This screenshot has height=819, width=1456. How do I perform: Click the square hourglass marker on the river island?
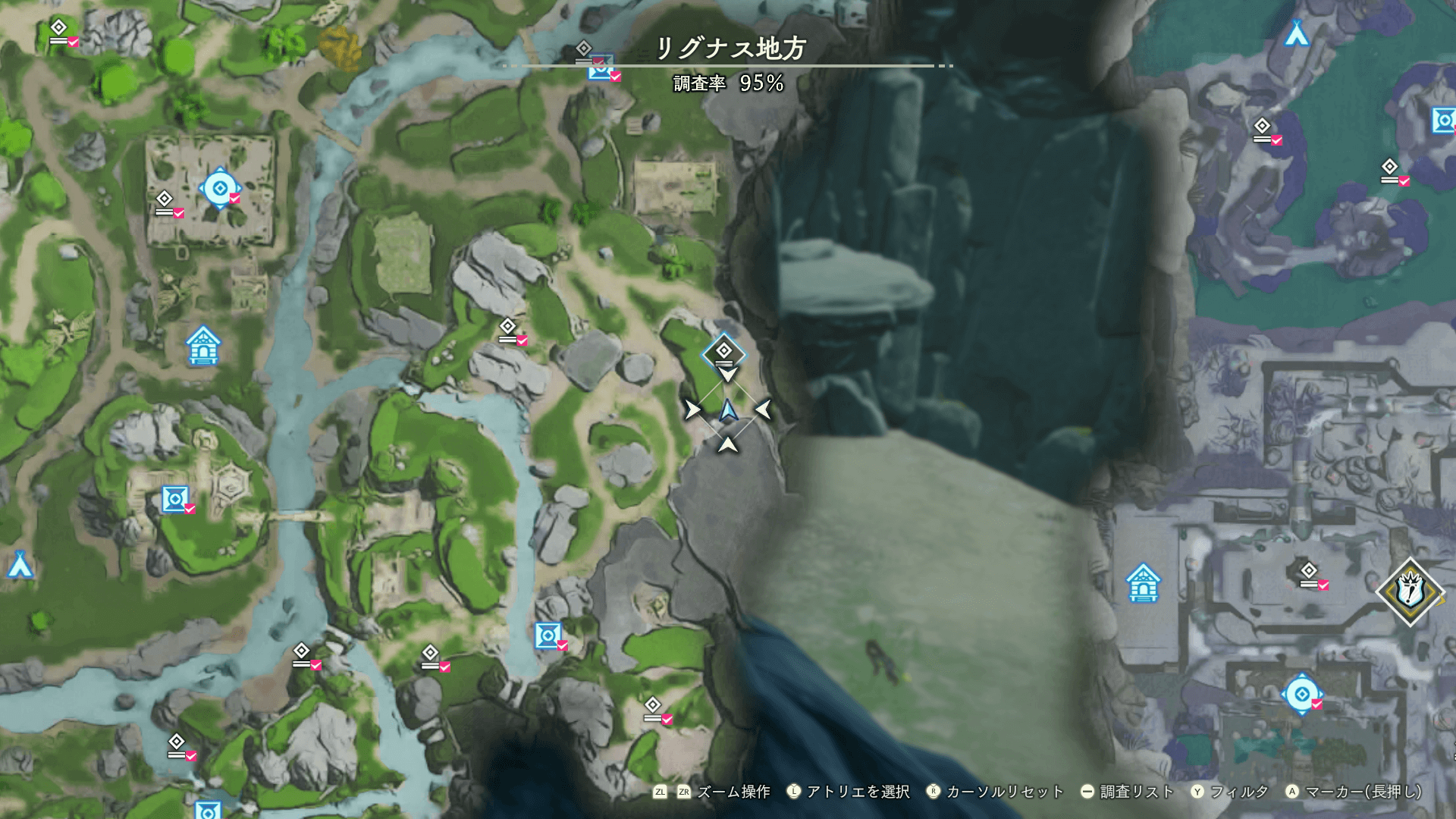coord(175,500)
